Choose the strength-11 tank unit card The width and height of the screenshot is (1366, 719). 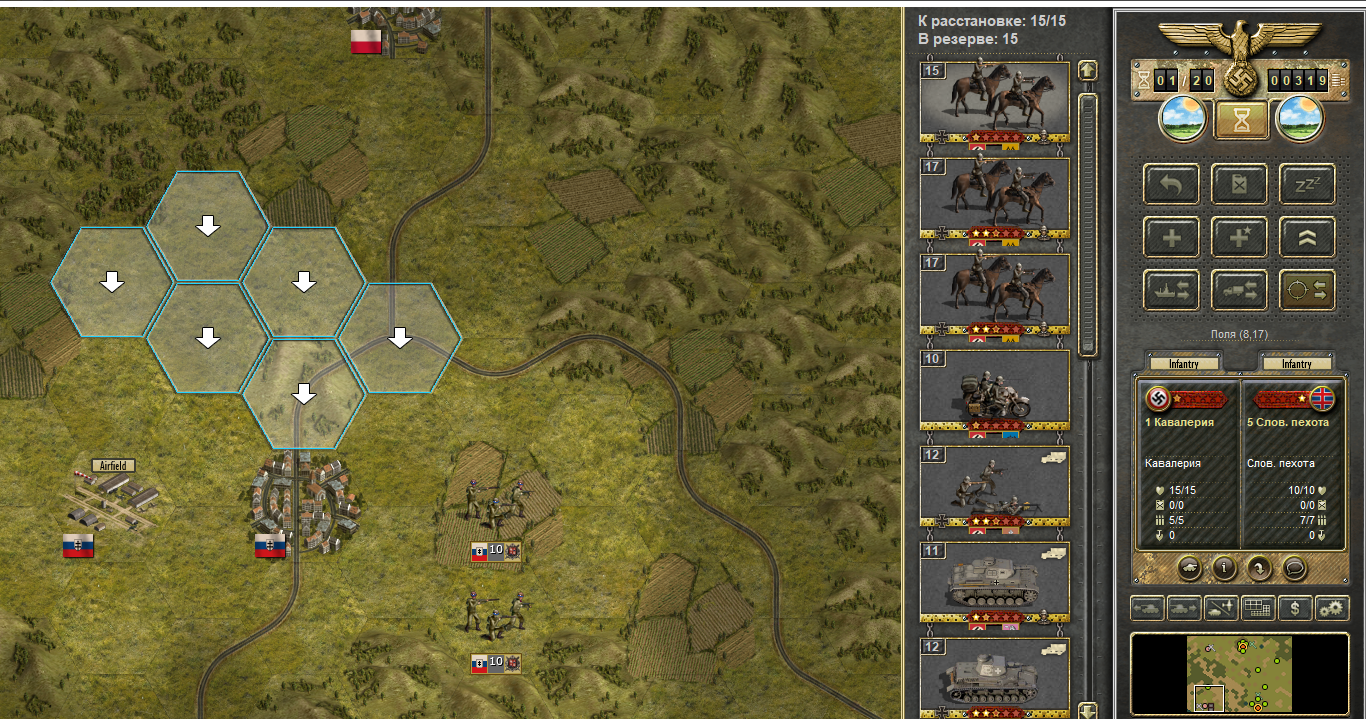(995, 580)
